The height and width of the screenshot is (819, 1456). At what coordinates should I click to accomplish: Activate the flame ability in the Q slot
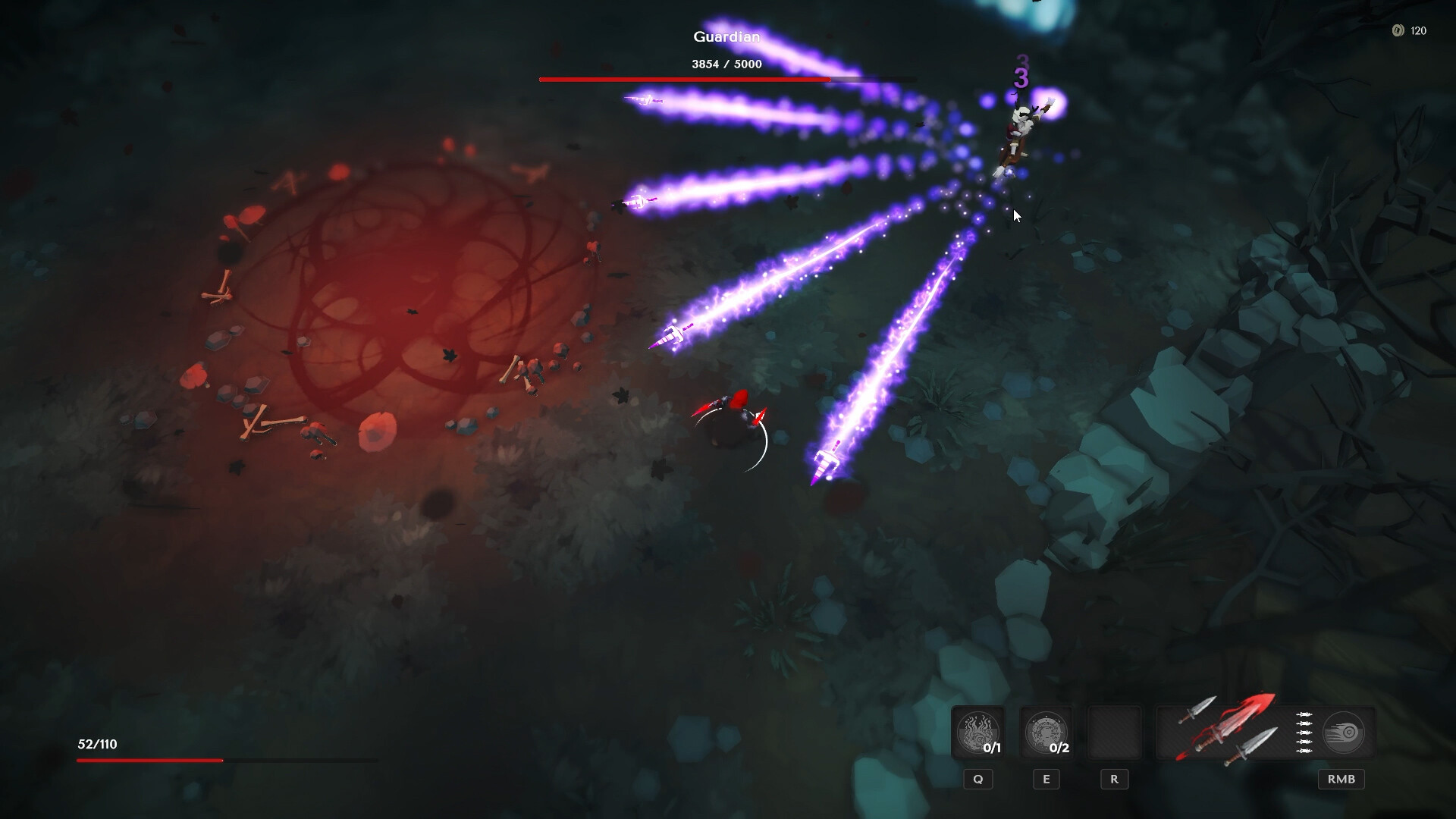pyautogui.click(x=977, y=733)
